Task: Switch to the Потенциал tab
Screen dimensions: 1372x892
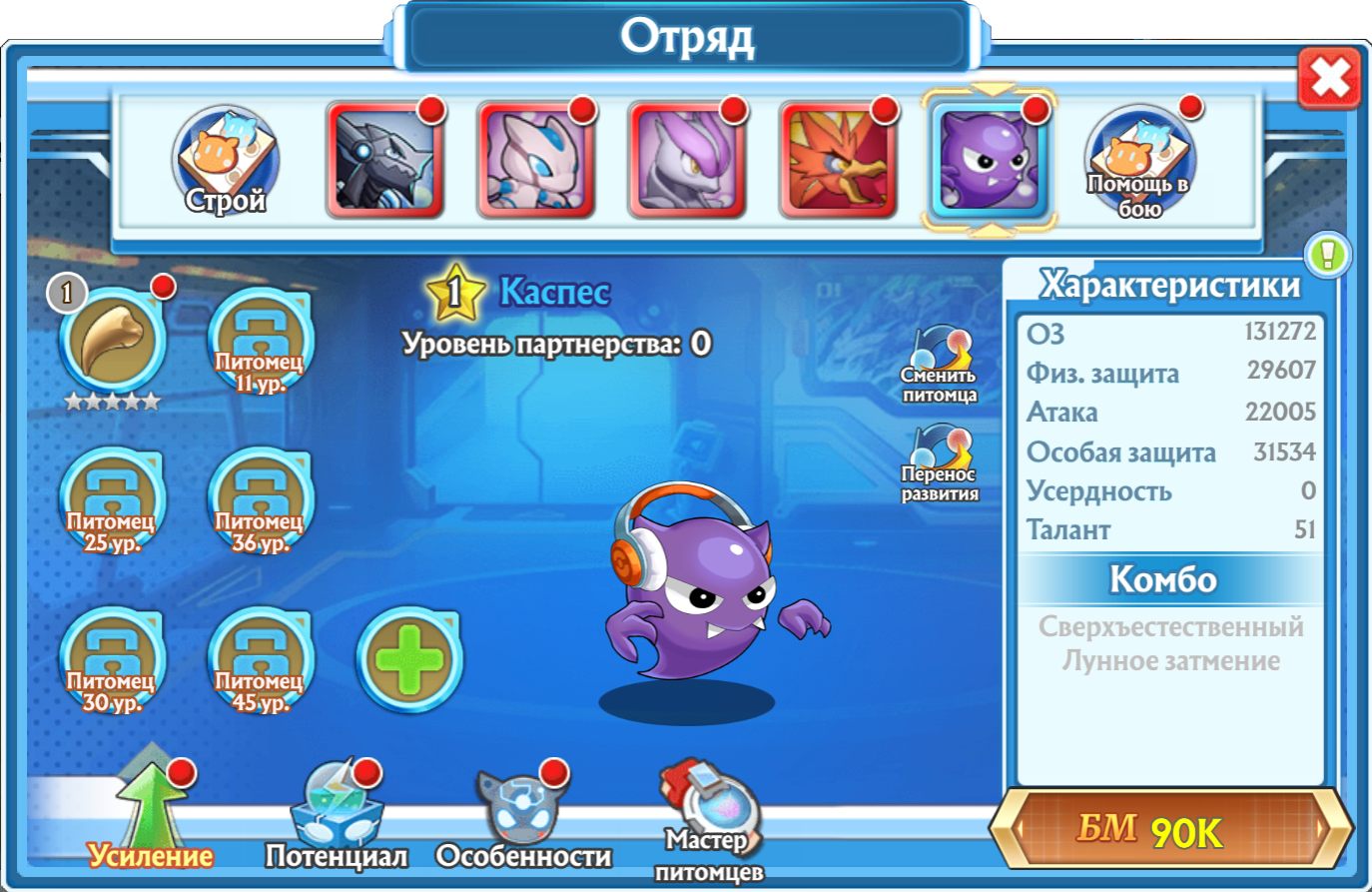Action: (337, 819)
